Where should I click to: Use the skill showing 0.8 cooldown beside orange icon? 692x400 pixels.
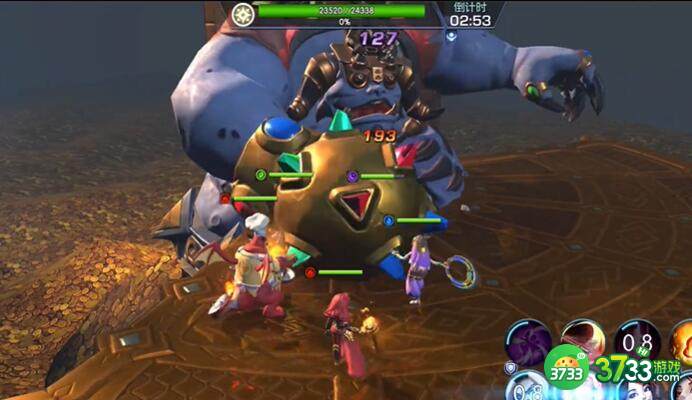click(x=637, y=339)
